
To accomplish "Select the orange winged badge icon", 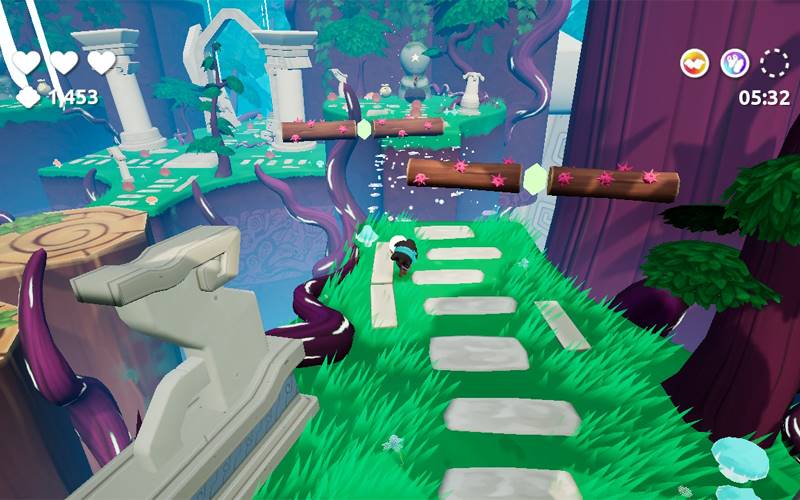I will point(695,63).
